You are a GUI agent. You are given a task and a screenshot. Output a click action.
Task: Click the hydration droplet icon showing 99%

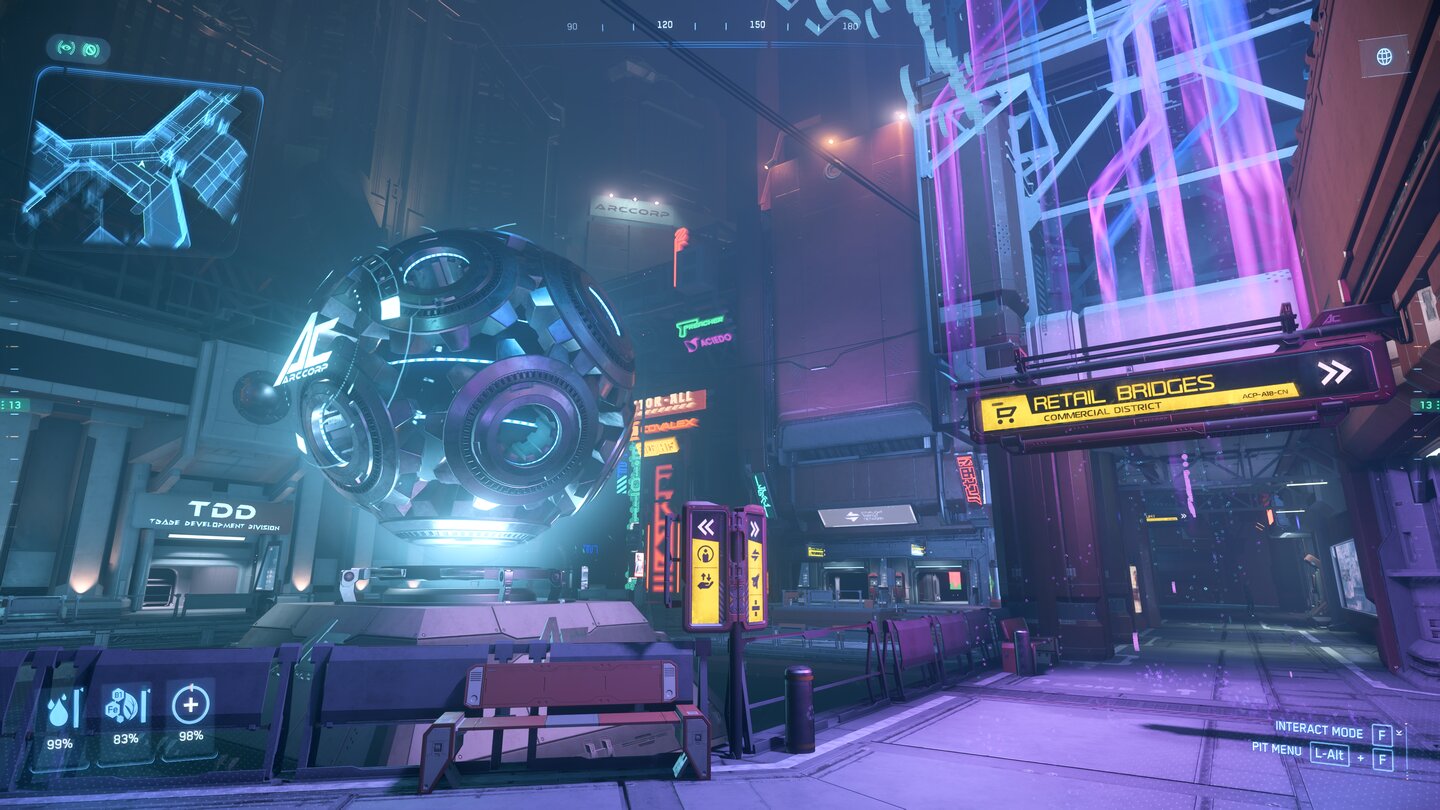point(58,710)
